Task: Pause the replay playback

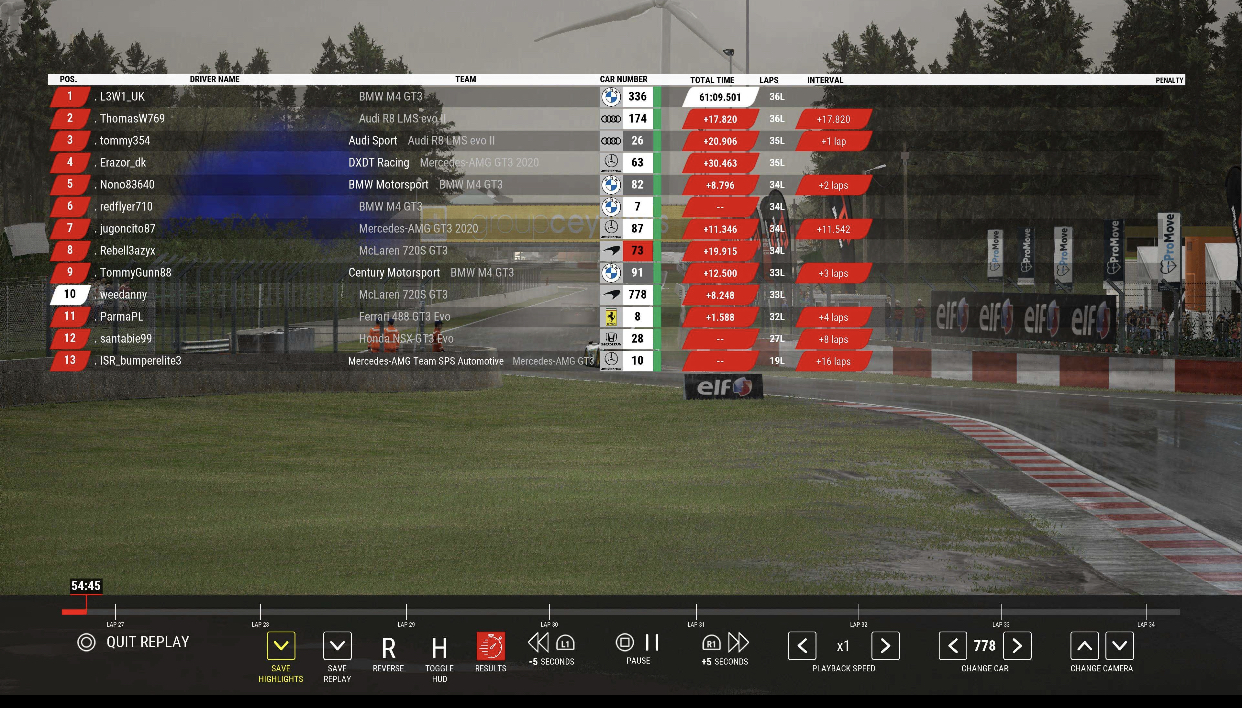Action: [x=638, y=643]
